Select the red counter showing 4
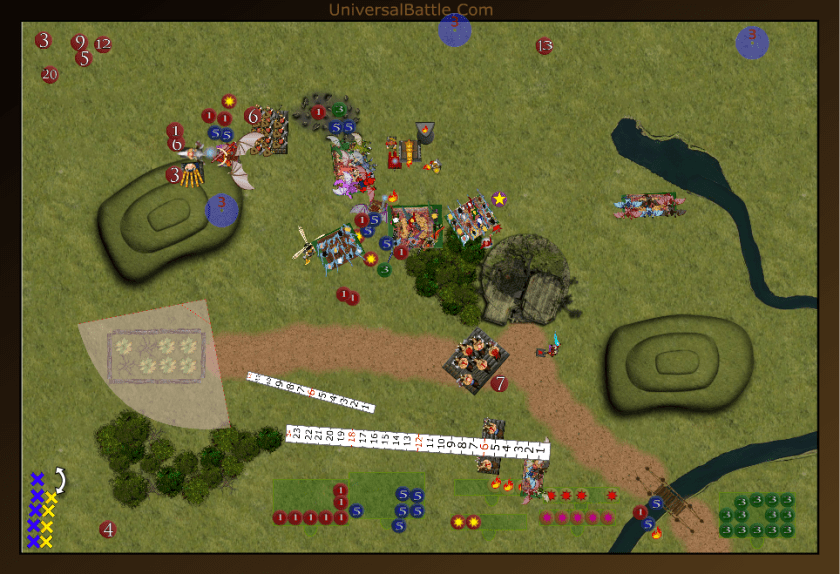Screen dimensions: 840x574 pyautogui.click(x=108, y=530)
